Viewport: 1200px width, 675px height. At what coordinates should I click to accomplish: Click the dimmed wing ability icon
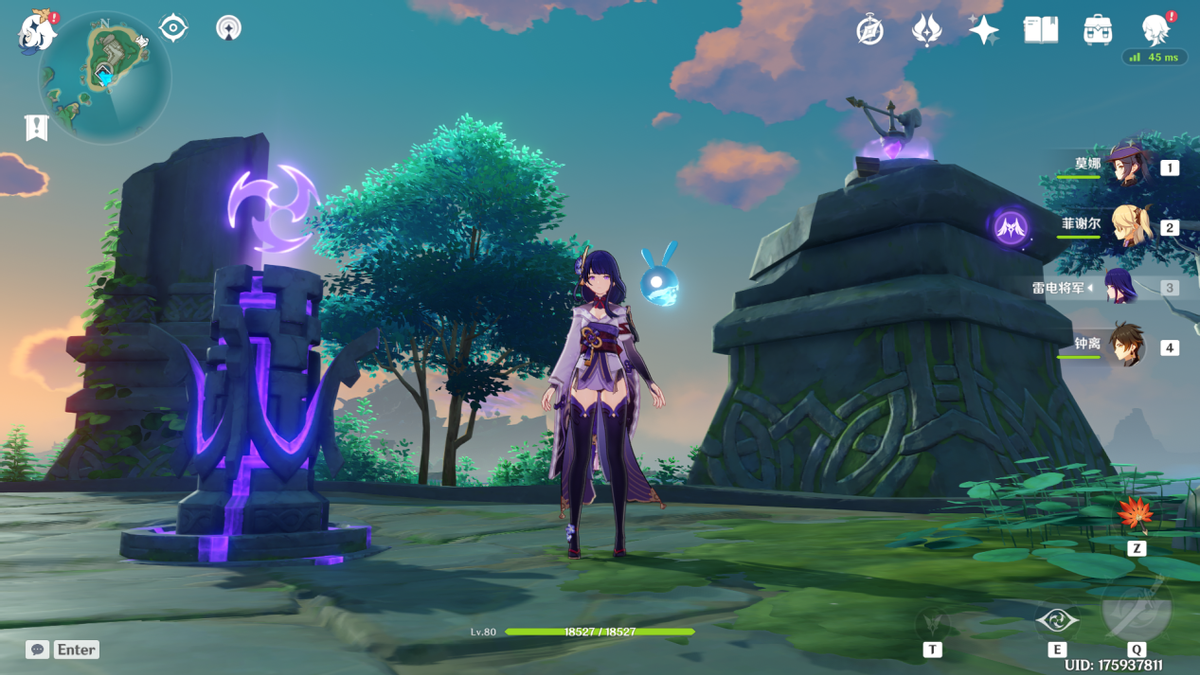(933, 622)
